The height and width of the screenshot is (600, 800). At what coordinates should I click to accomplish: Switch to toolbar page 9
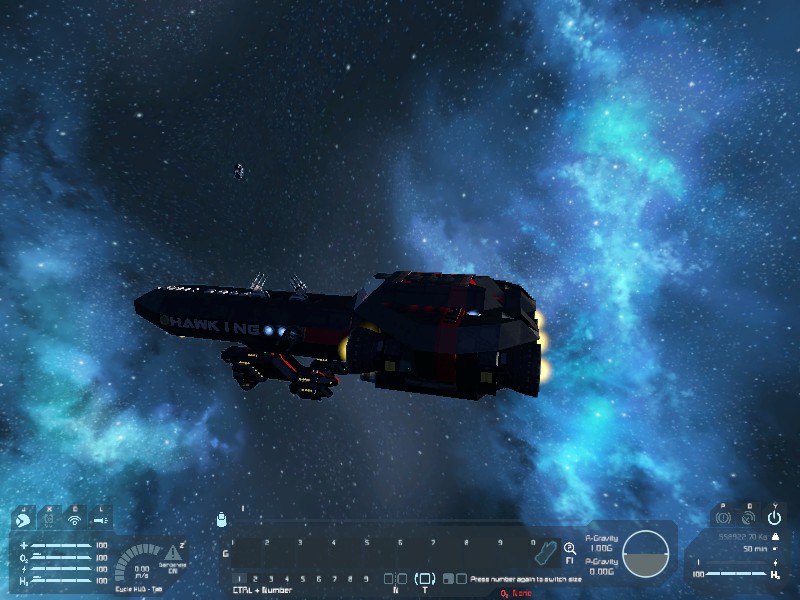366,579
